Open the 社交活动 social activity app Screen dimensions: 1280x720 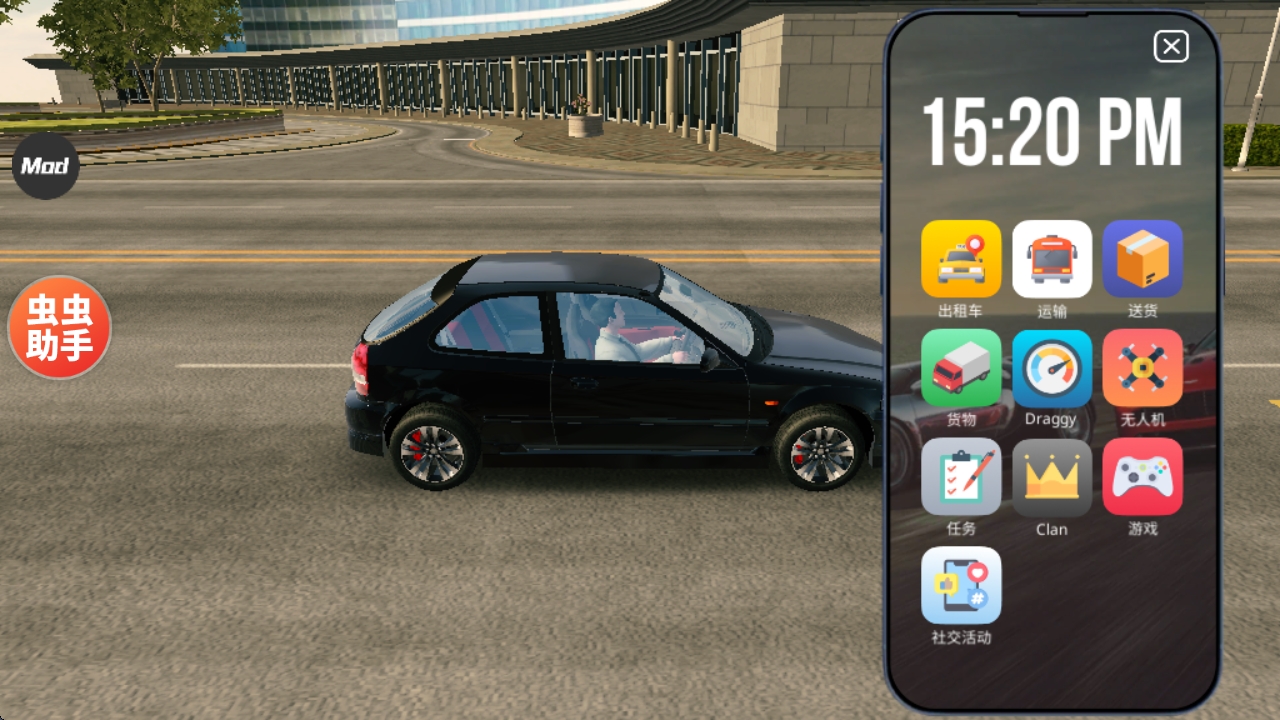961,586
